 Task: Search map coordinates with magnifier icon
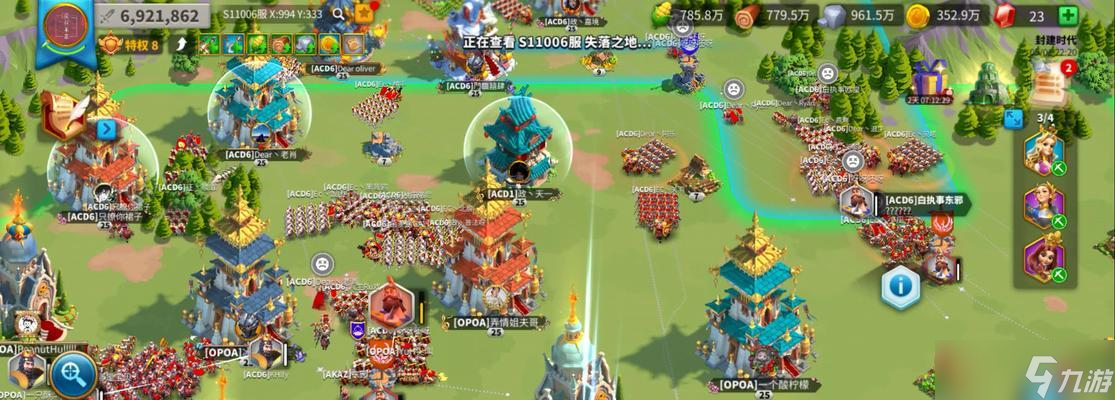[x=339, y=13]
